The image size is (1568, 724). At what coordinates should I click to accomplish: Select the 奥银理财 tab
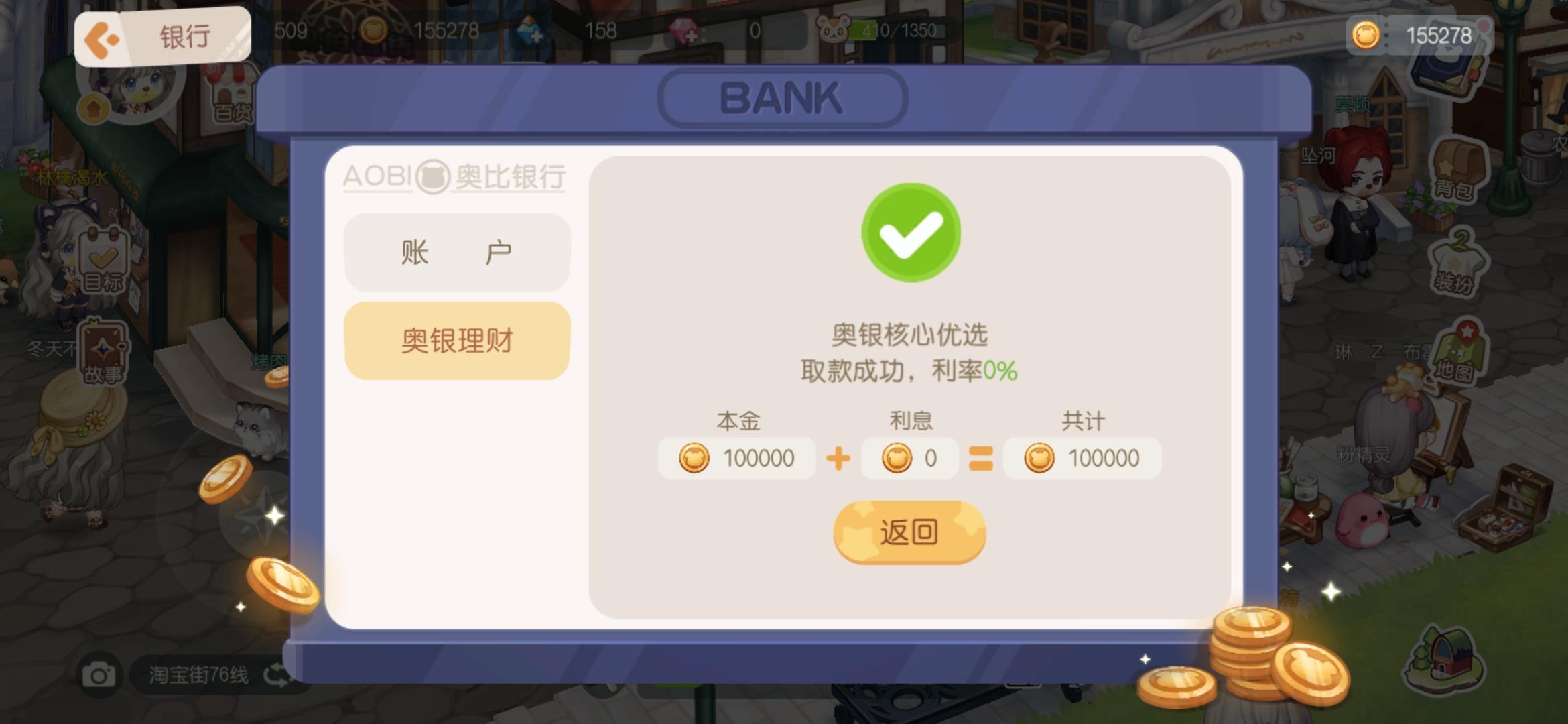click(456, 341)
